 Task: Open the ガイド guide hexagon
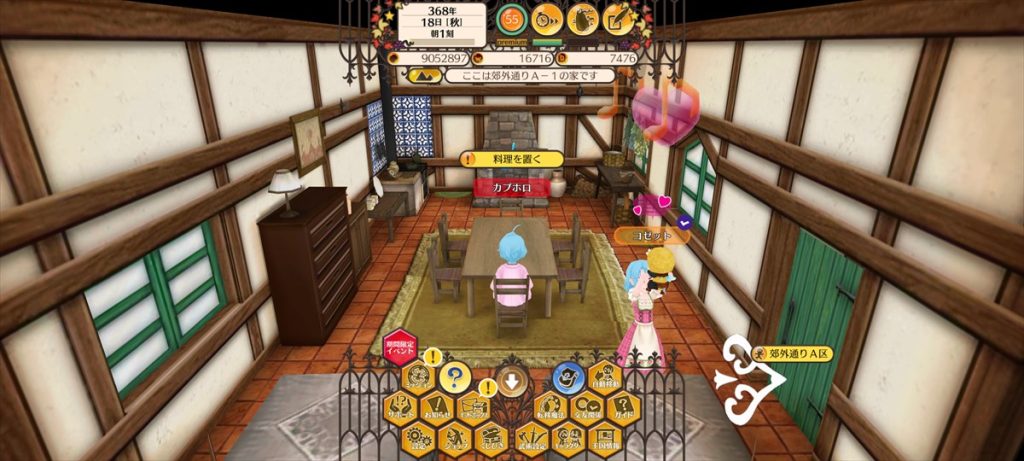pos(622,409)
